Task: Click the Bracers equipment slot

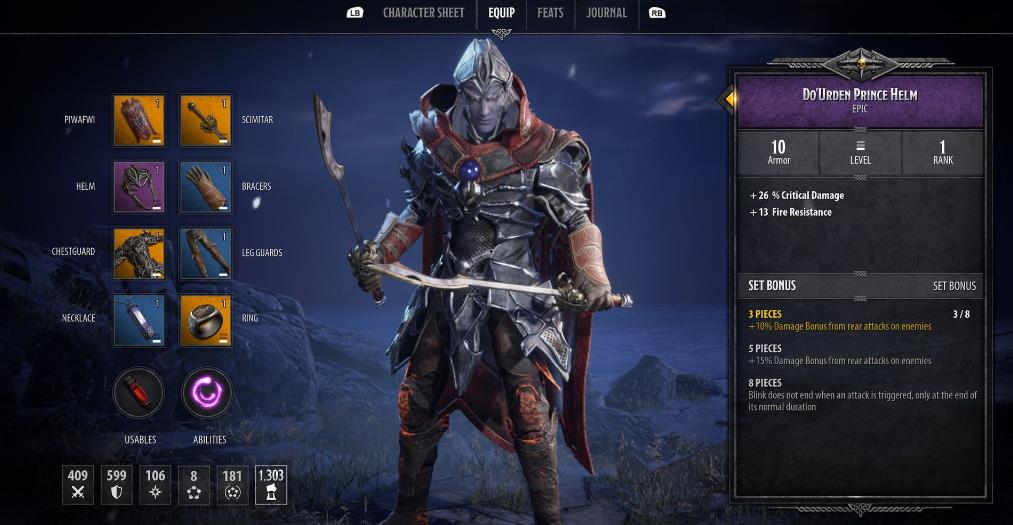Action: coord(205,187)
